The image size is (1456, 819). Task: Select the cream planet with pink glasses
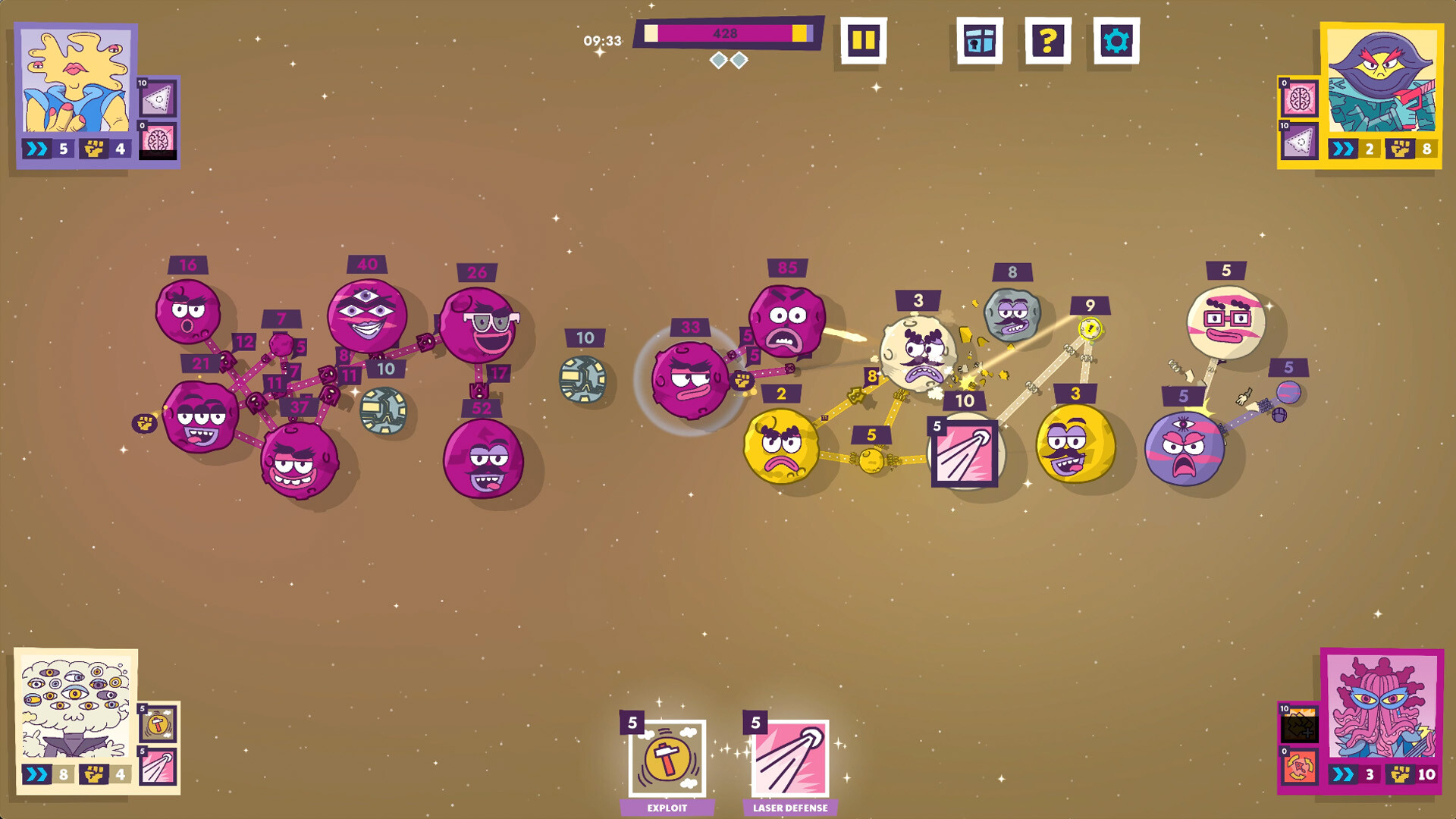(x=1225, y=322)
